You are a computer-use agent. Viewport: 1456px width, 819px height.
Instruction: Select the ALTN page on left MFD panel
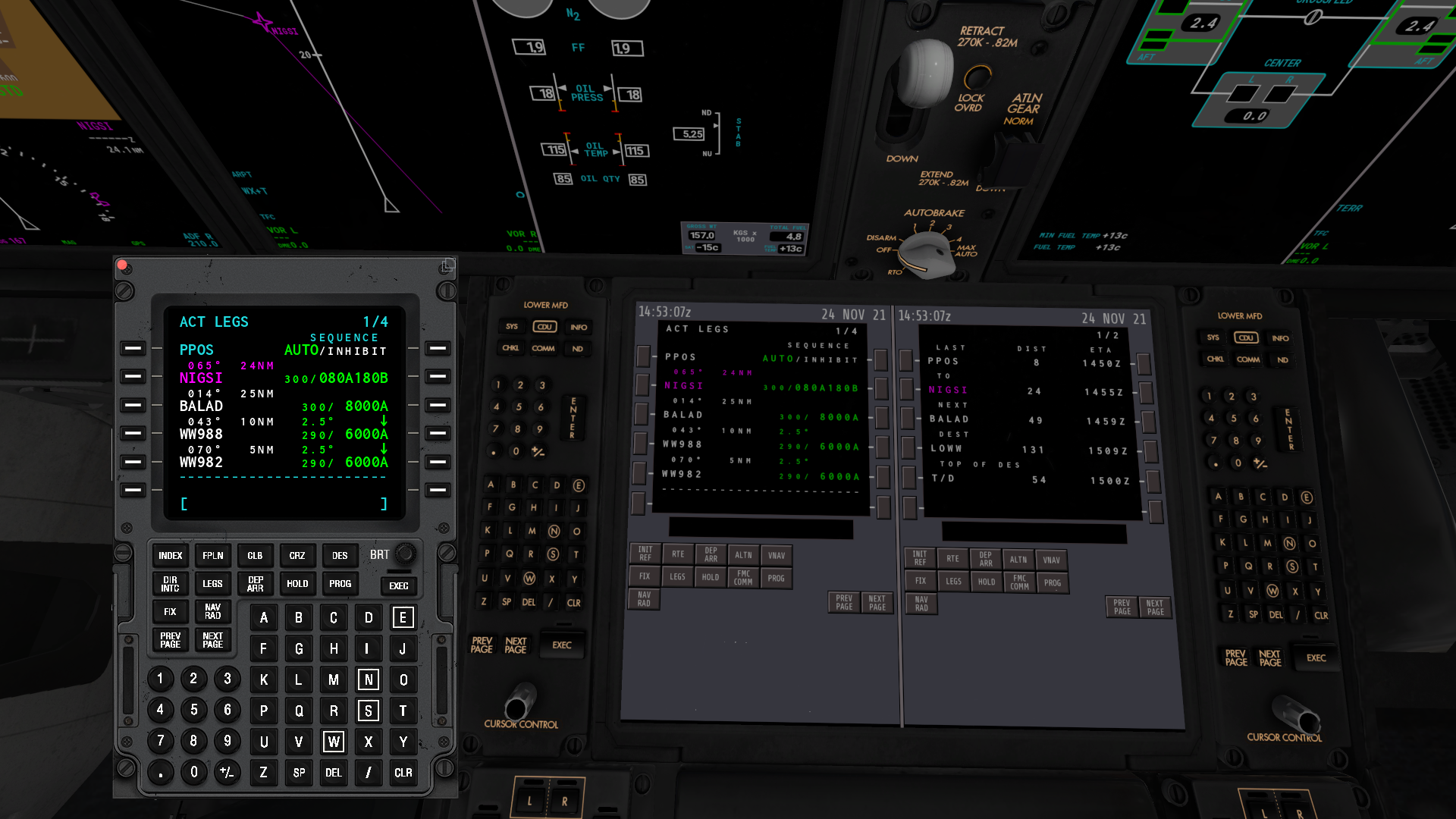point(743,555)
